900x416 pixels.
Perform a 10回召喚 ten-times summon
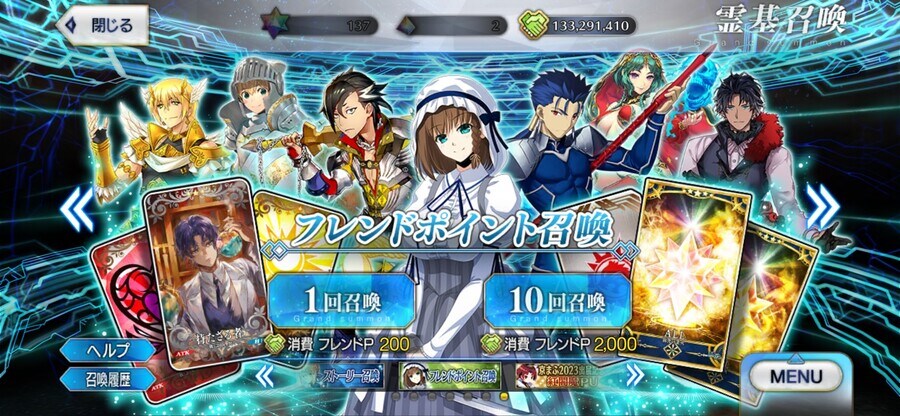click(556, 300)
